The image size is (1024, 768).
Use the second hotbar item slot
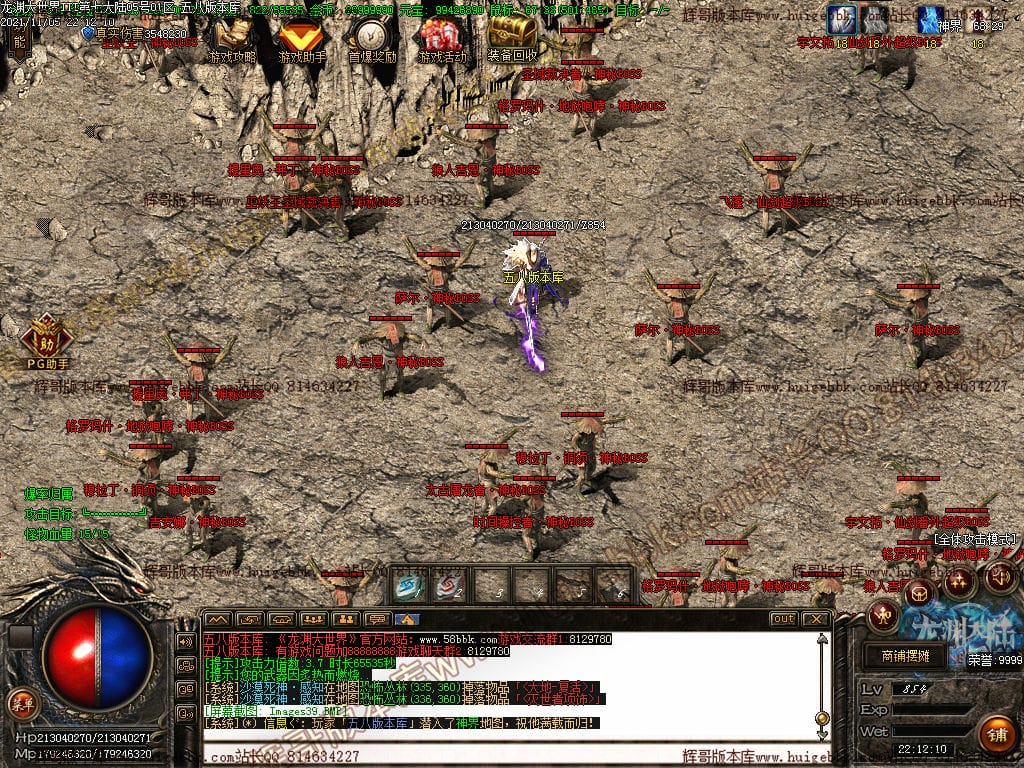(x=451, y=586)
